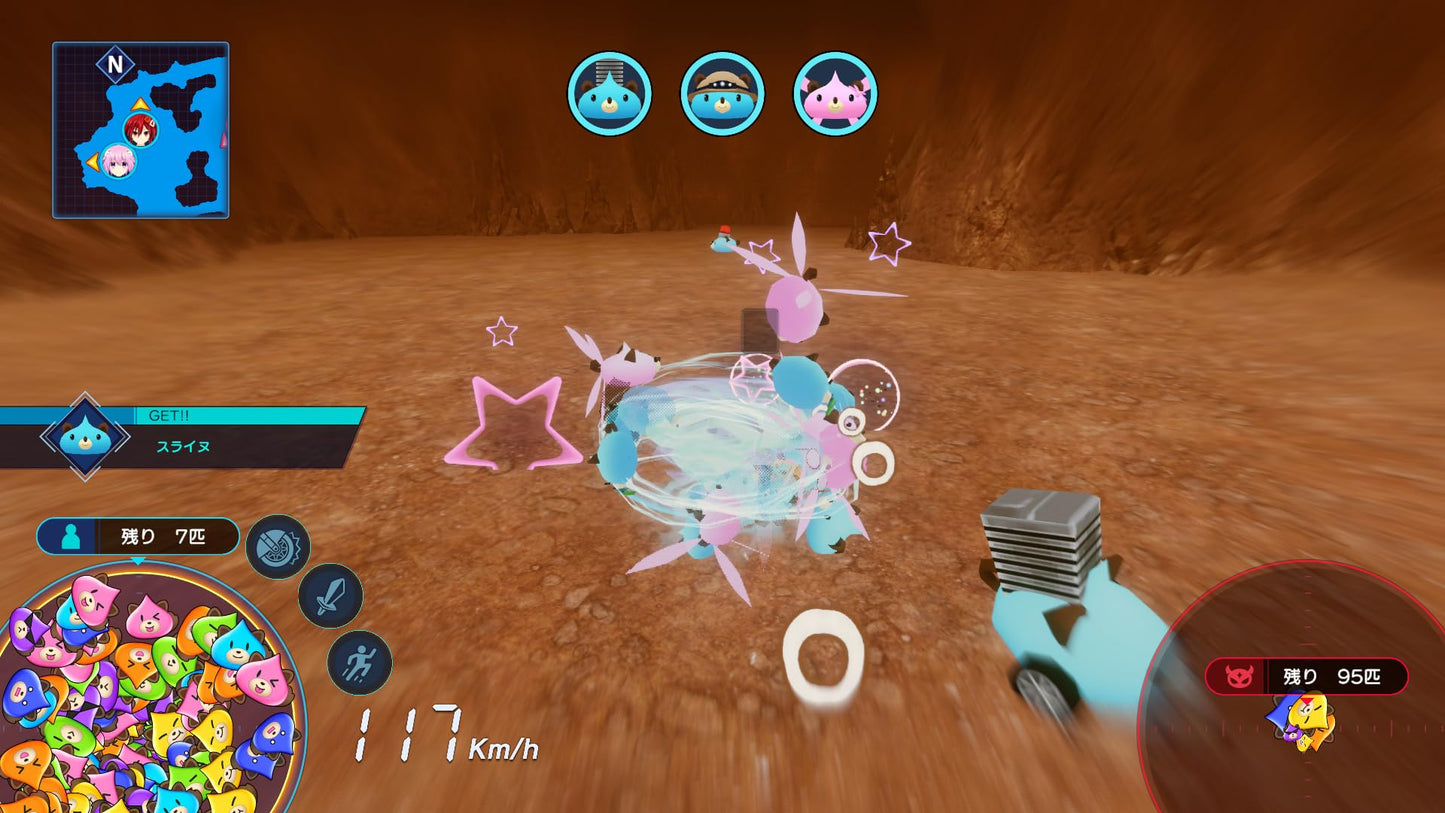Click the 残り 95匹 enemy counter

[1331, 677]
